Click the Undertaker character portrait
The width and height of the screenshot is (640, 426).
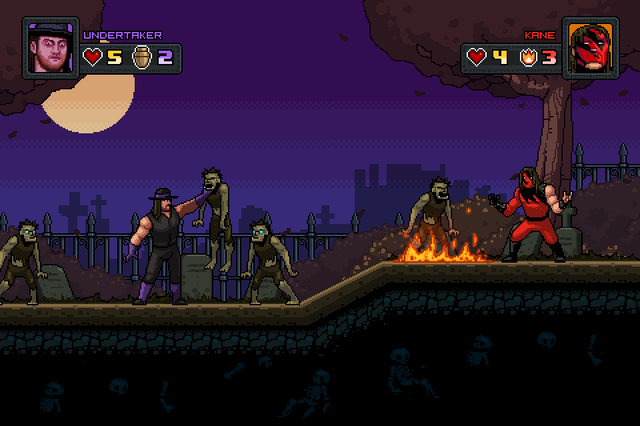pos(50,47)
